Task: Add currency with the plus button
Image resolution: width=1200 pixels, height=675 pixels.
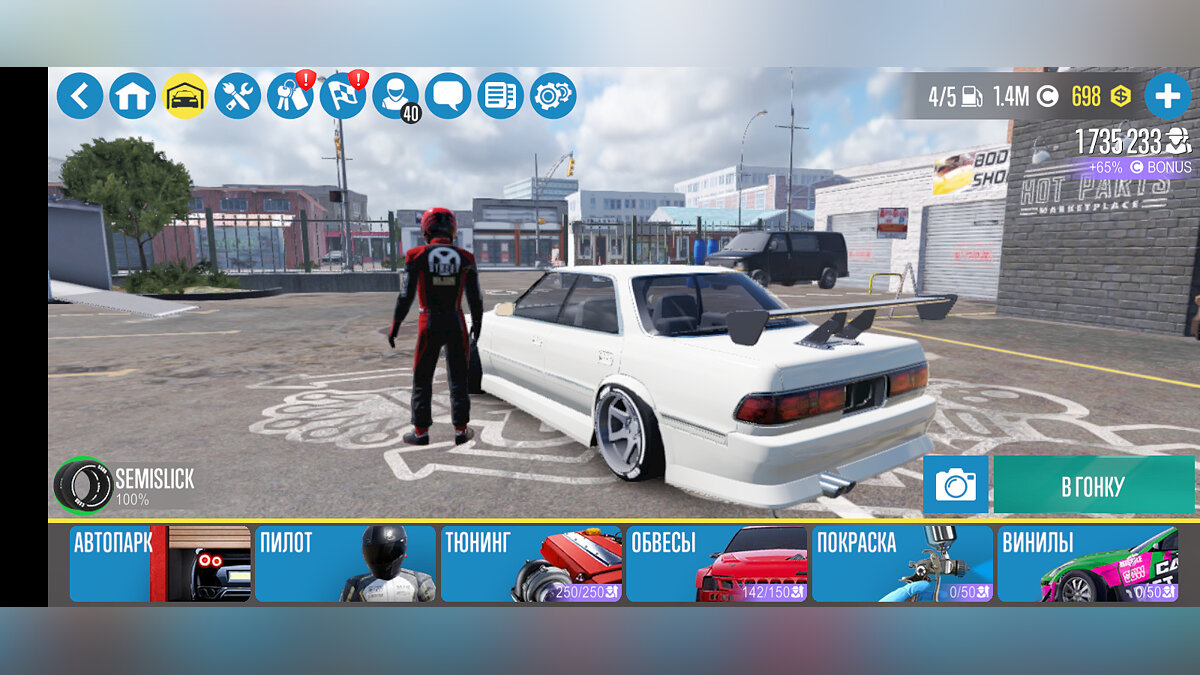Action: 1167,96
